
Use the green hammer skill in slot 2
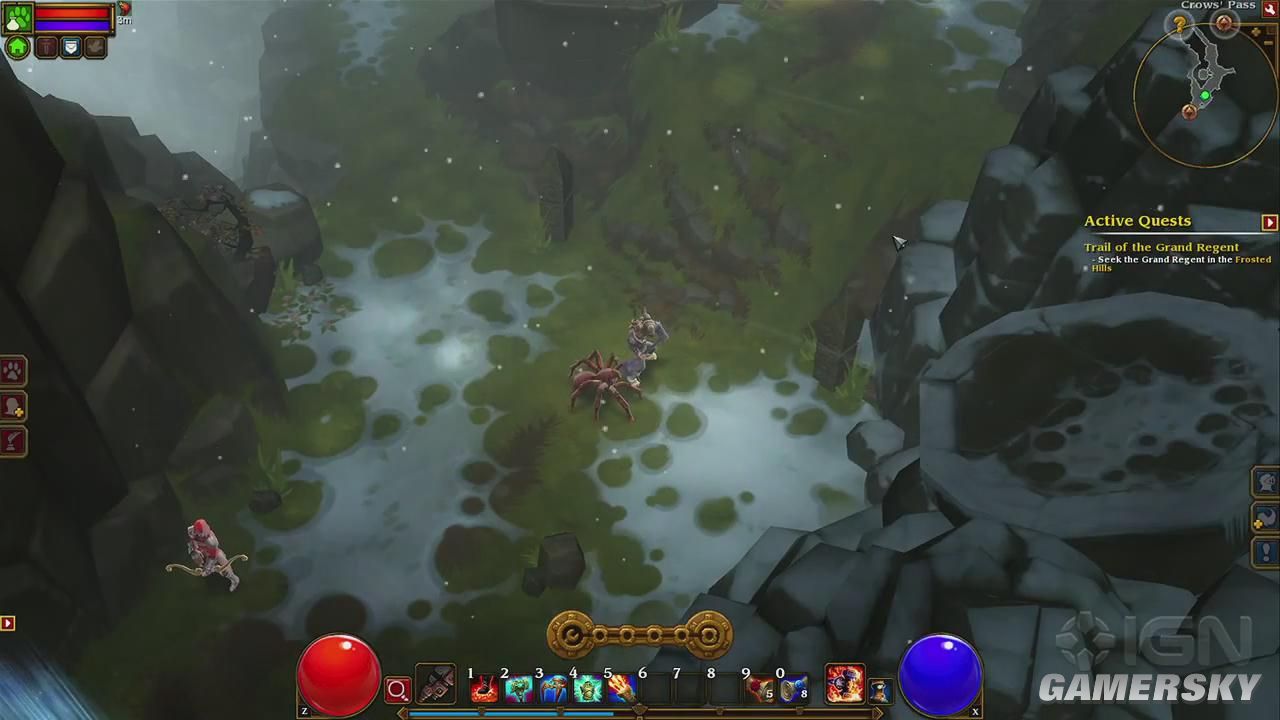519,688
